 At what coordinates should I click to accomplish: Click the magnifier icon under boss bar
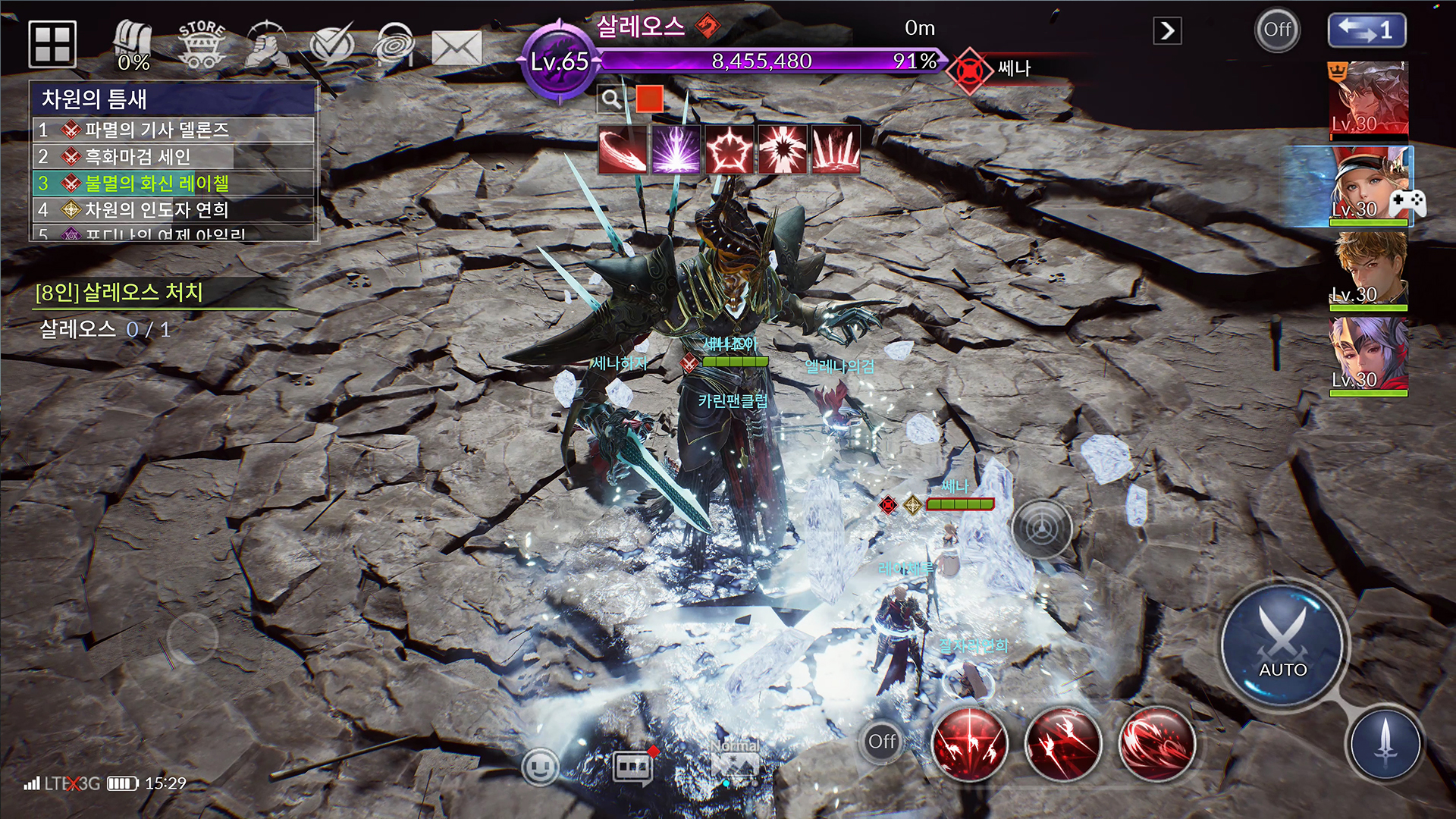click(610, 99)
